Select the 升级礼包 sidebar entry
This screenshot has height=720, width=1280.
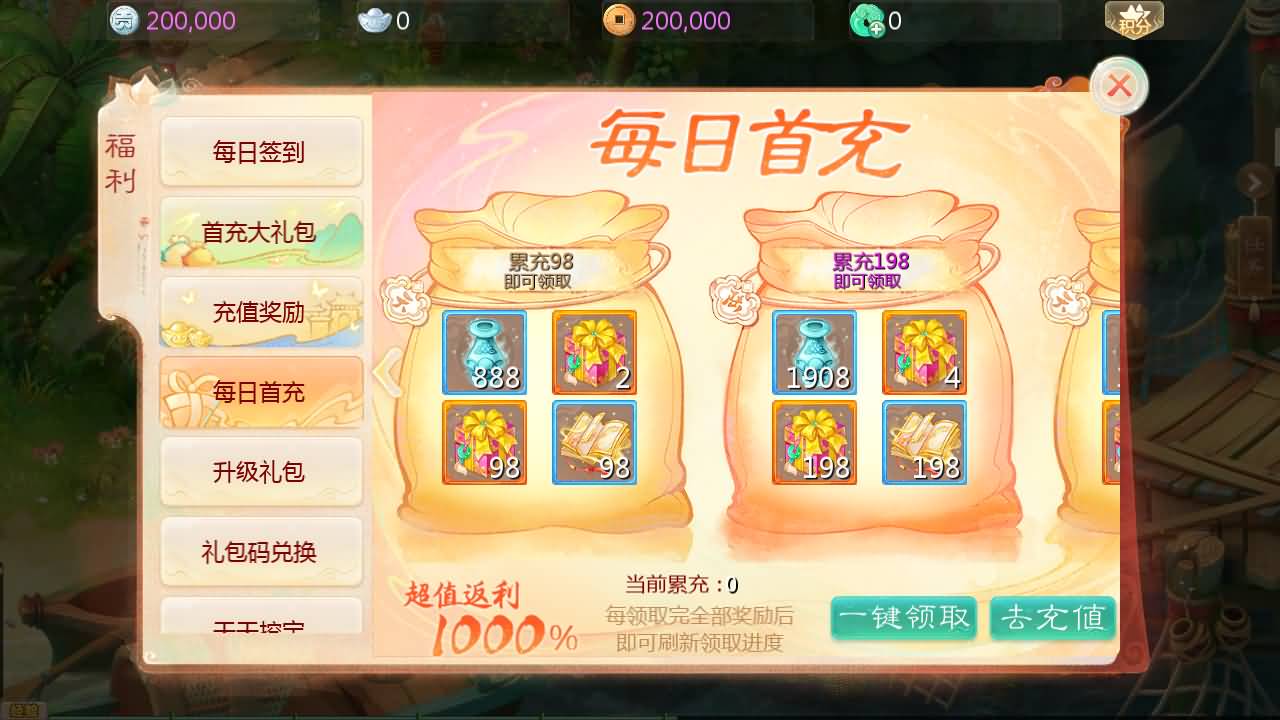260,471
